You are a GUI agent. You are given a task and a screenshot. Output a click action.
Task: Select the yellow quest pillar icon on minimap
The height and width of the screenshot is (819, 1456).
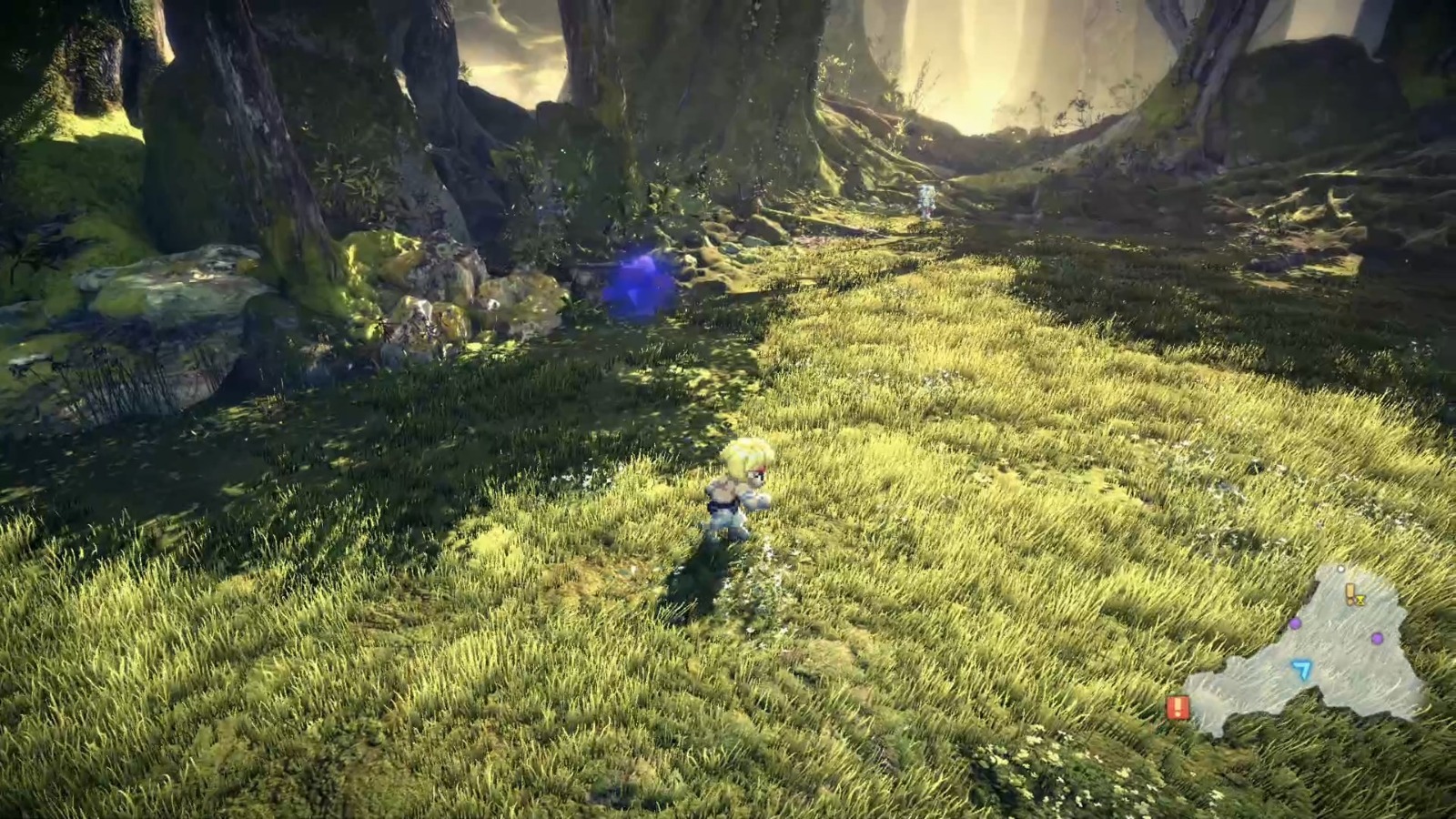(1350, 593)
